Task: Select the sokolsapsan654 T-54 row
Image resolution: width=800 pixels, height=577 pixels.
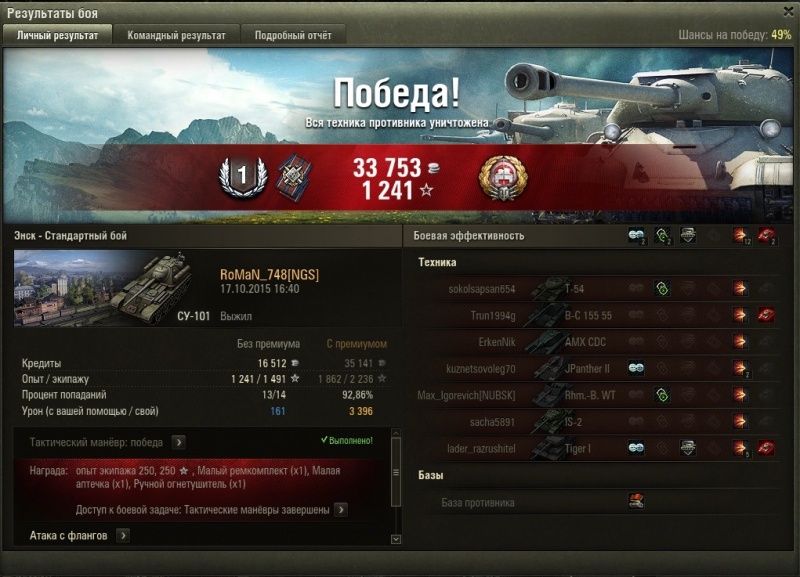Action: point(600,289)
